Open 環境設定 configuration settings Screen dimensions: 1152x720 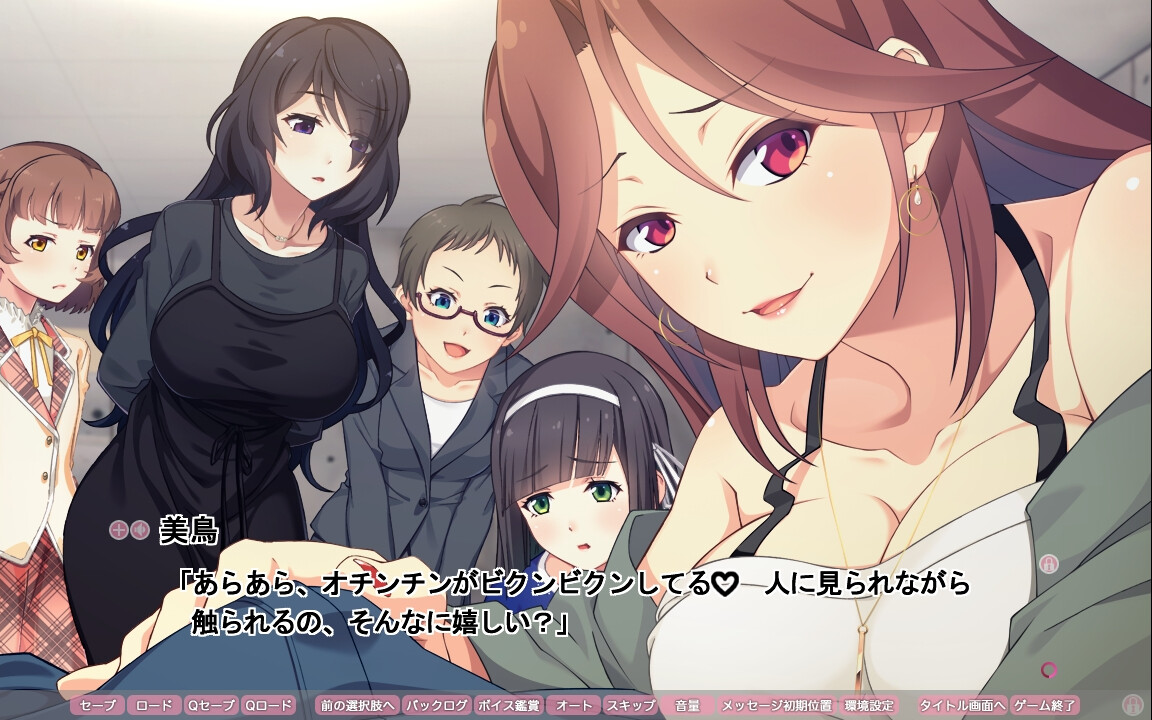[x=868, y=705]
